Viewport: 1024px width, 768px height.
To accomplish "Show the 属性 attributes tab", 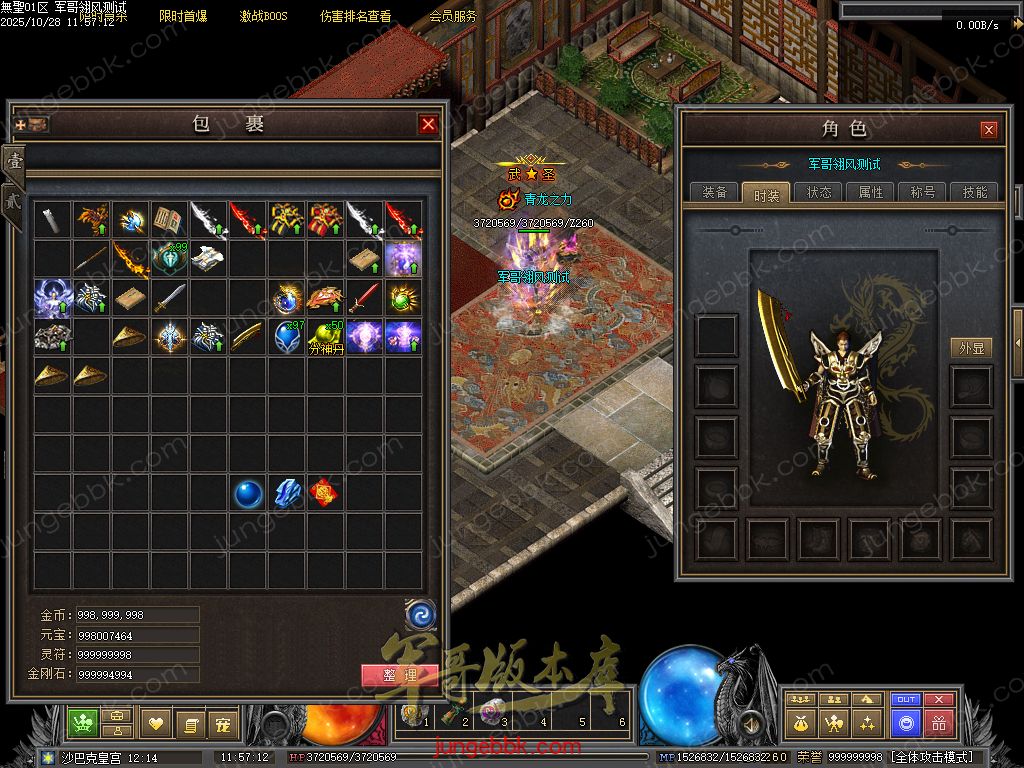I will pos(871,192).
